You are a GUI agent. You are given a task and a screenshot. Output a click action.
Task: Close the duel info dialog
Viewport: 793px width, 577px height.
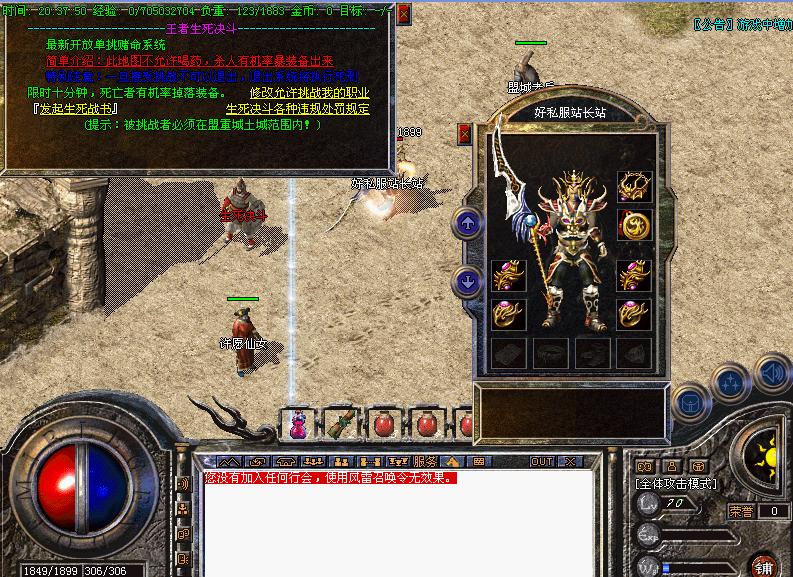pyautogui.click(x=403, y=13)
